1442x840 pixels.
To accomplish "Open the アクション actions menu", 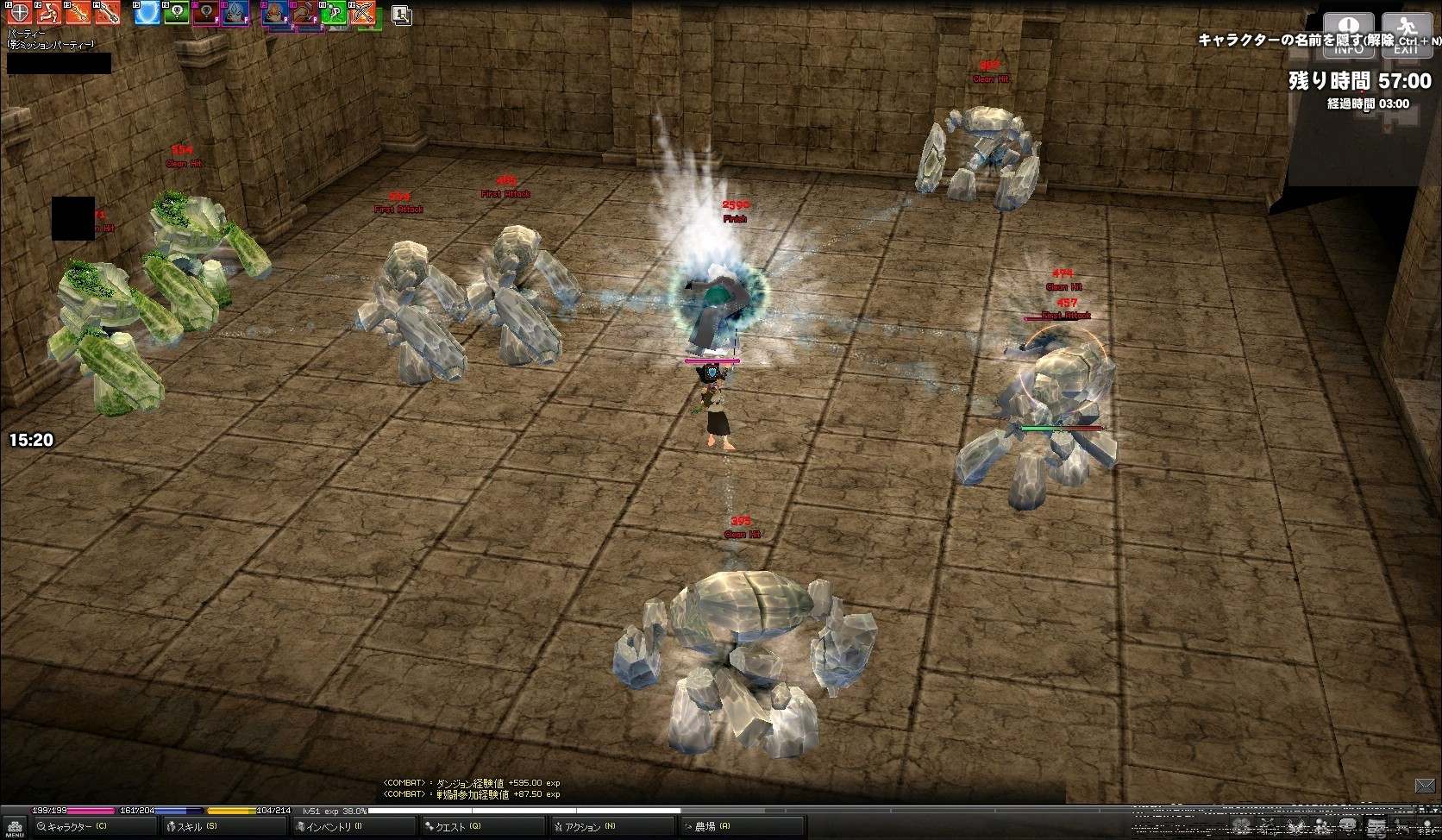I will pyautogui.click(x=588, y=826).
